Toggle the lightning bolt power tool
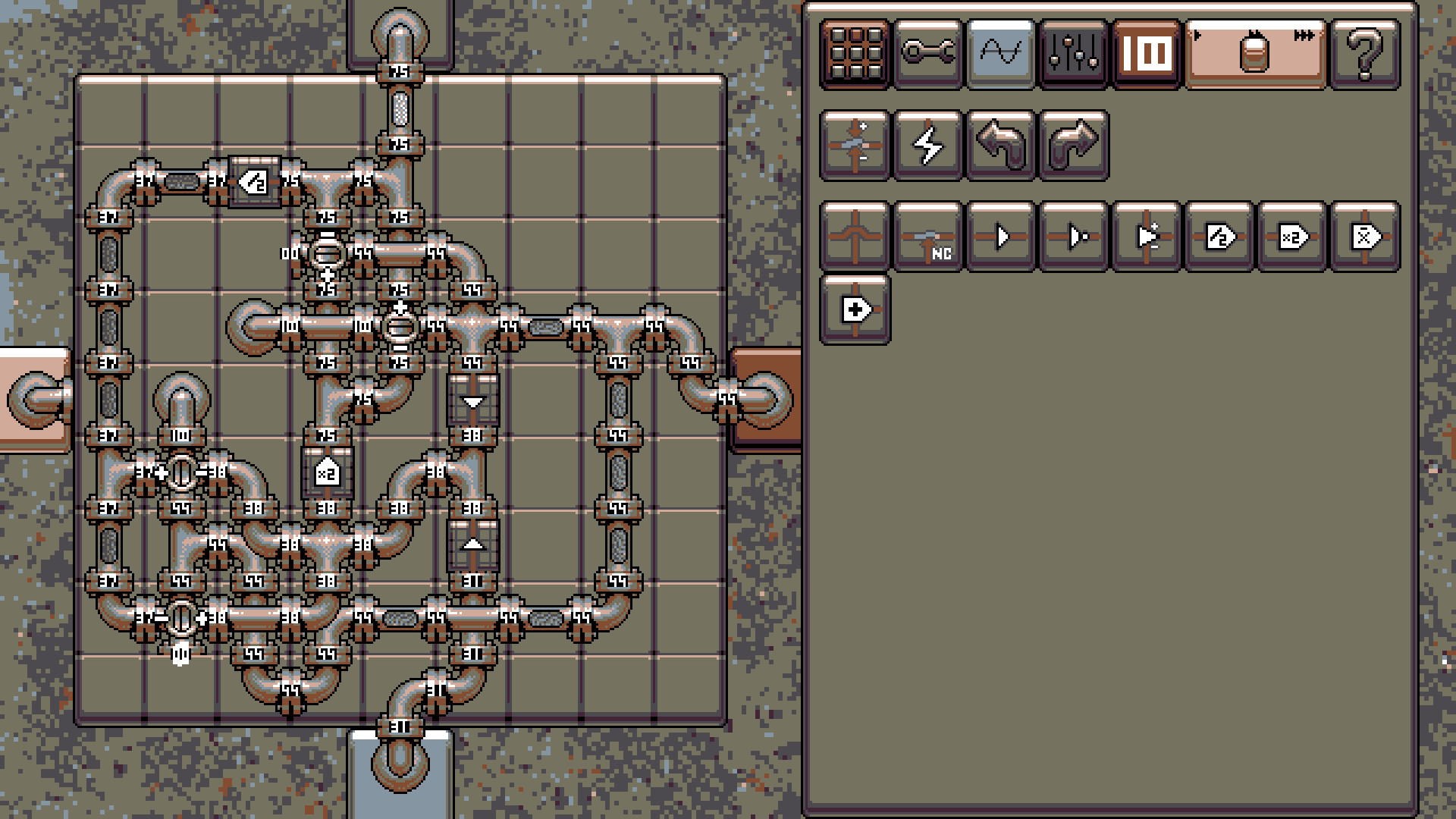Viewport: 1456px width, 819px height. pos(927,144)
